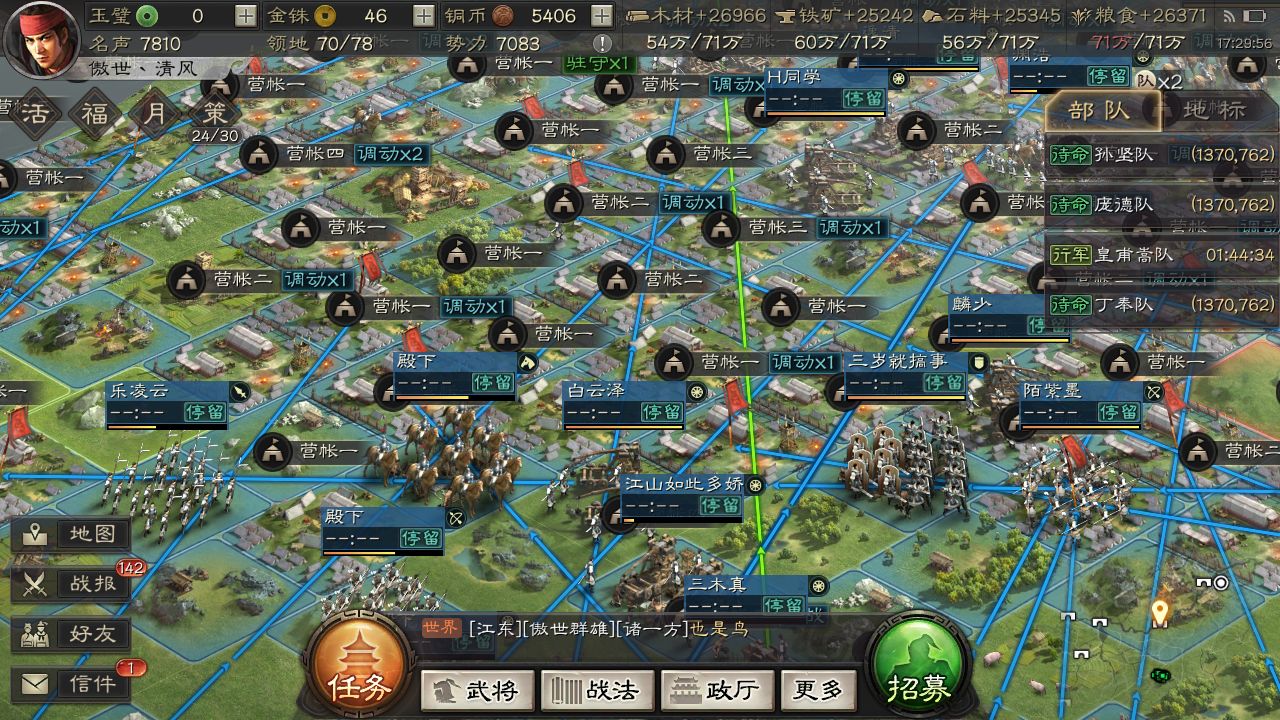Viewport: 1280px width, 720px height.
Task: Add more 铜币 with plus button
Action: coord(601,16)
